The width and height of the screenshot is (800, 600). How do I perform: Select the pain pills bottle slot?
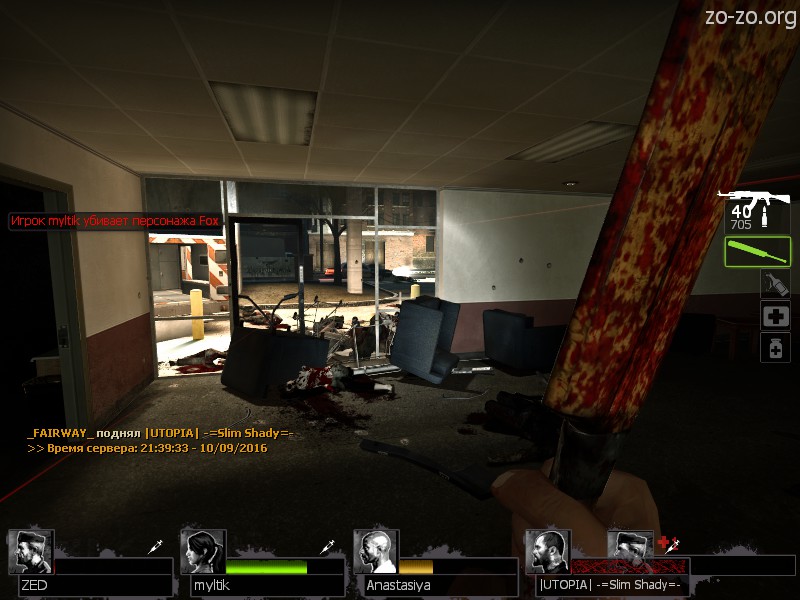tap(775, 347)
